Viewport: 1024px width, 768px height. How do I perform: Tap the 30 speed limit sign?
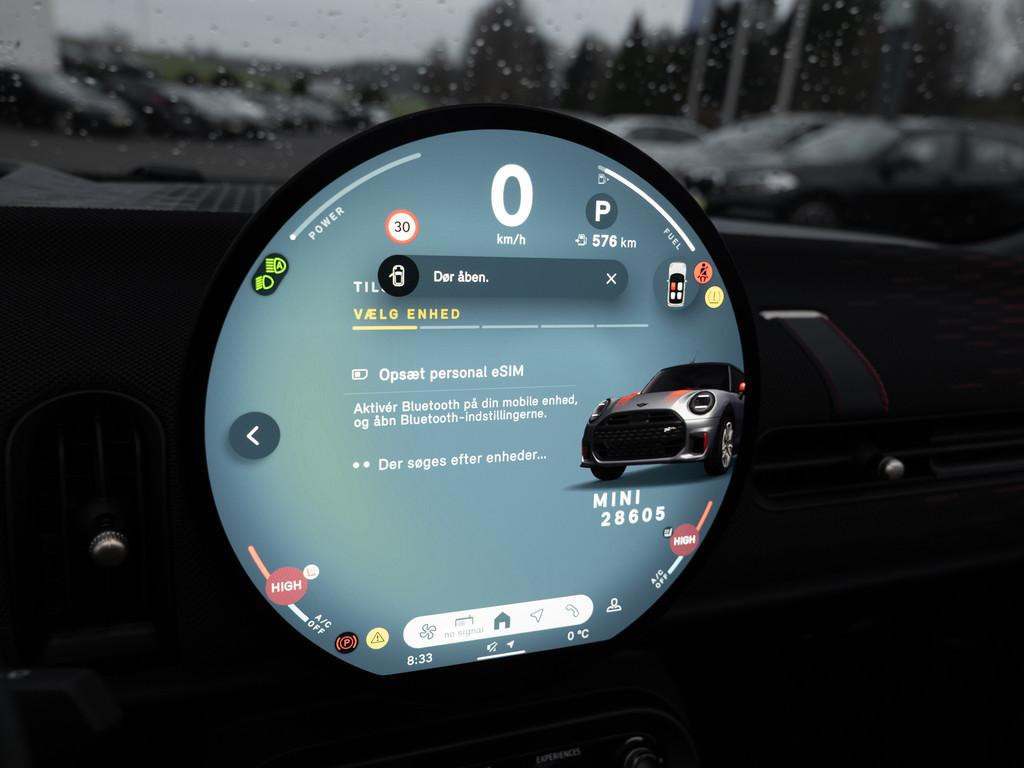[x=402, y=227]
